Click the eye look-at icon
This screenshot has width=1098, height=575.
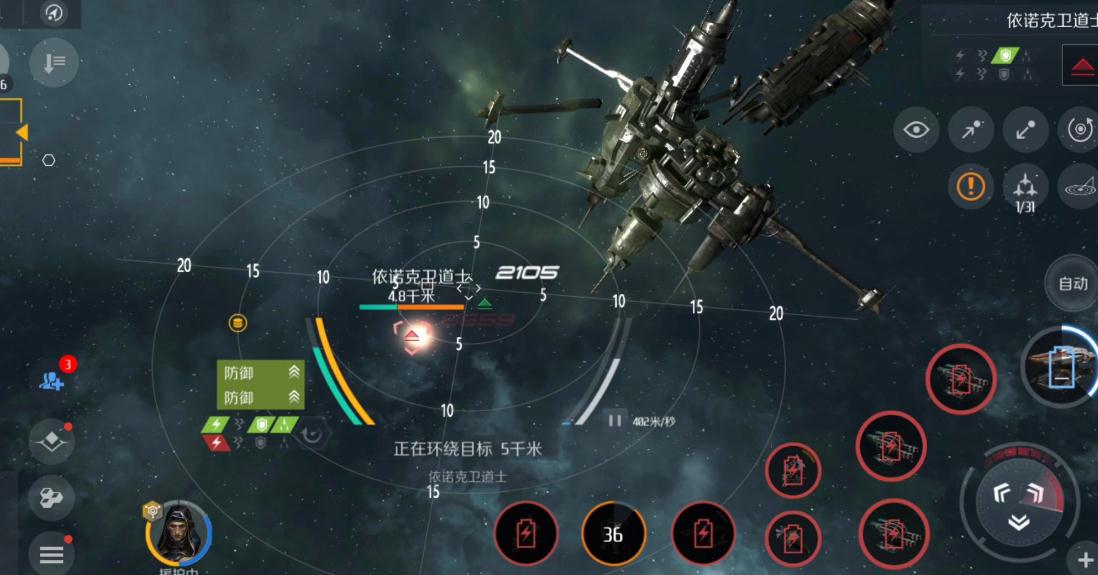click(x=916, y=130)
